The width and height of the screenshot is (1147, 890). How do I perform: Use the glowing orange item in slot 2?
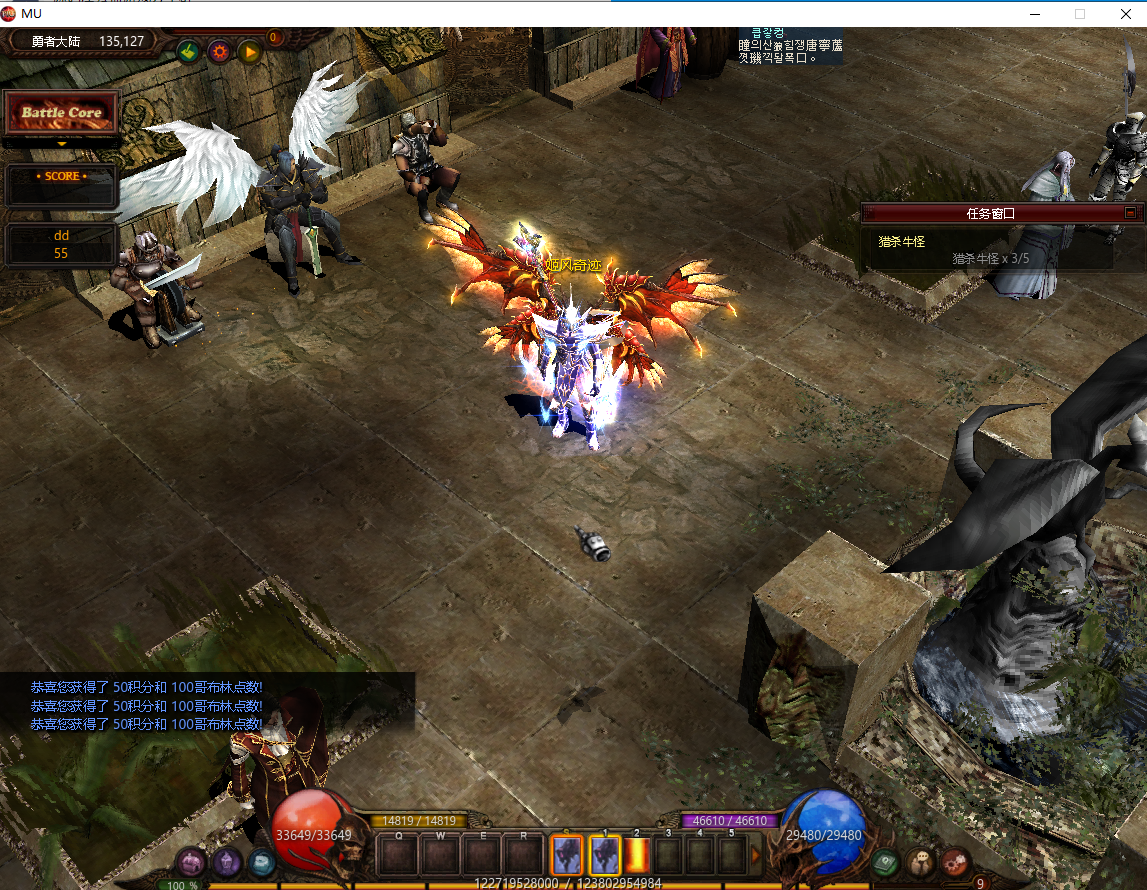tap(637, 856)
